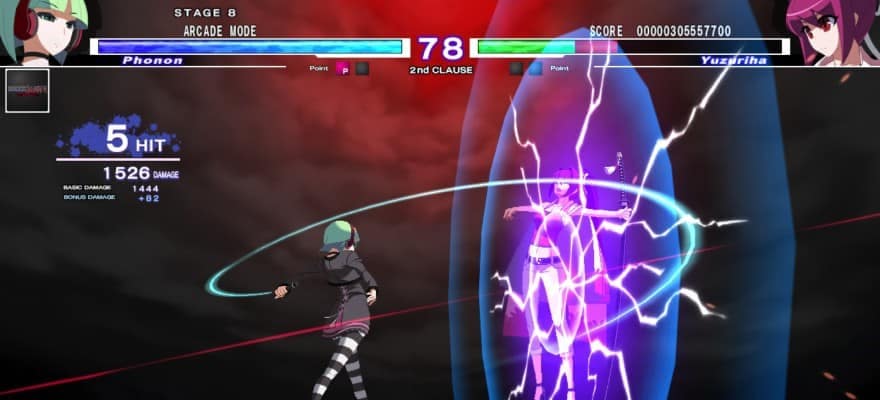The image size is (880, 400).
Task: Click Phonon's character portrait
Action: pos(42,30)
